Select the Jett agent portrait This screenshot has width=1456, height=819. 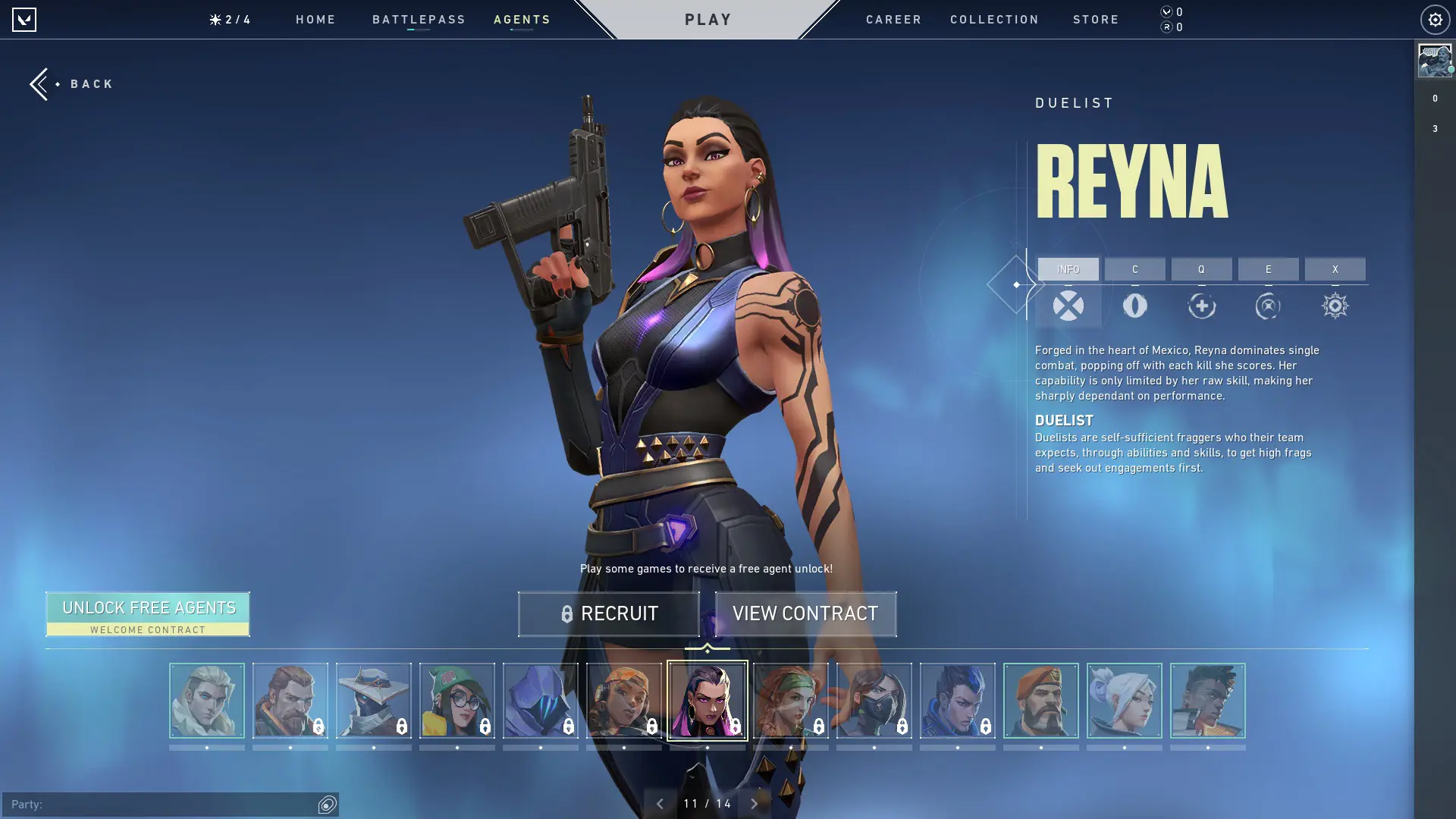[x=1125, y=701]
